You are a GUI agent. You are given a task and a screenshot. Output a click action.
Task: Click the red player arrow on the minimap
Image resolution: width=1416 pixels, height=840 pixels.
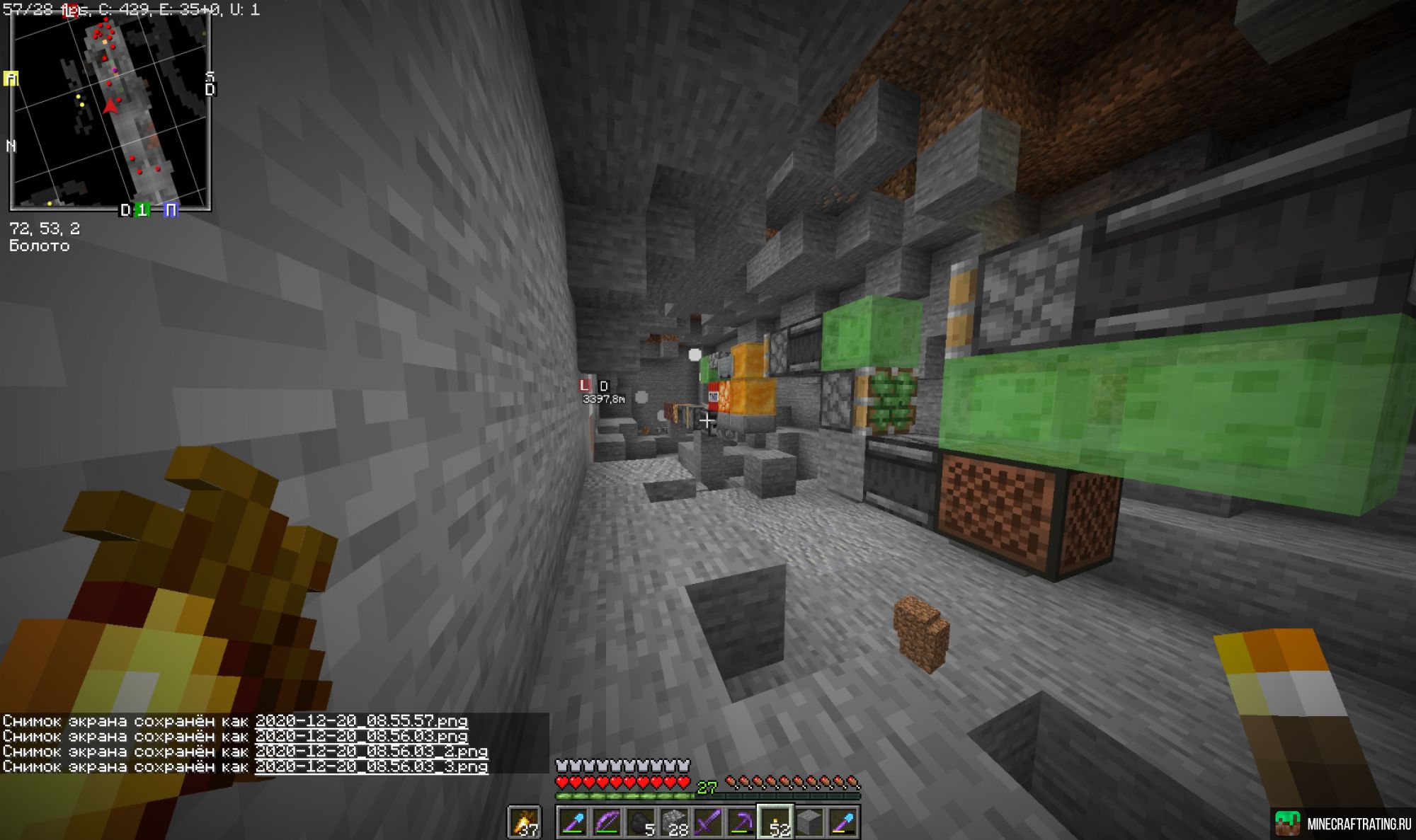(x=110, y=105)
